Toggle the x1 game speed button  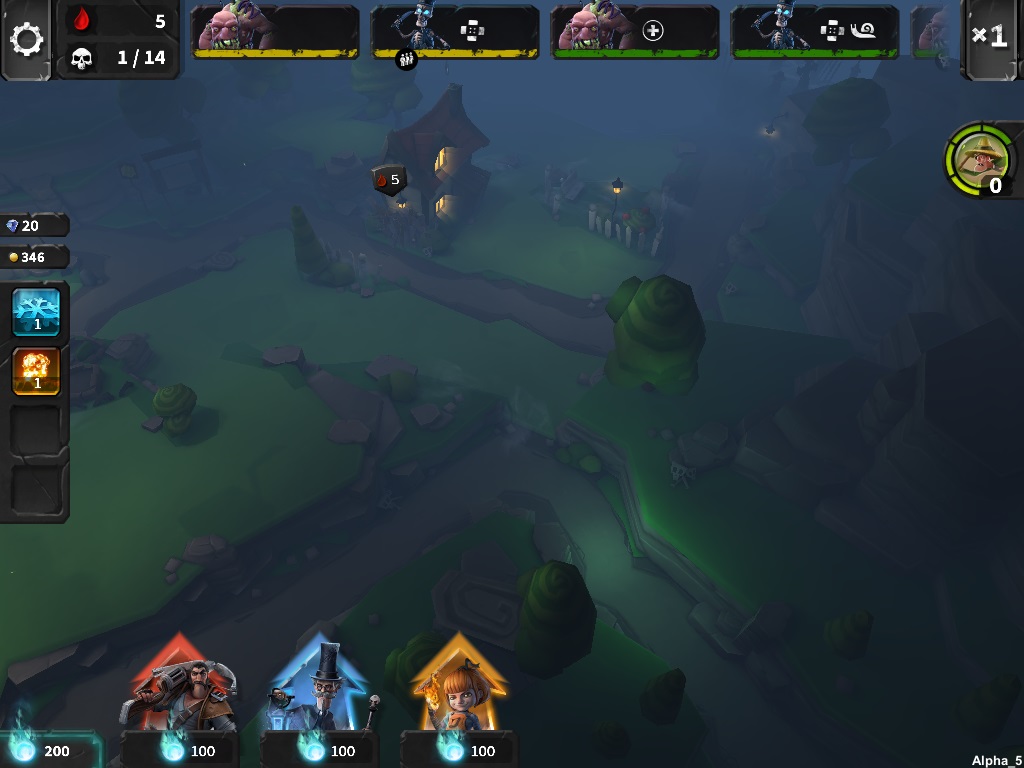[x=990, y=38]
